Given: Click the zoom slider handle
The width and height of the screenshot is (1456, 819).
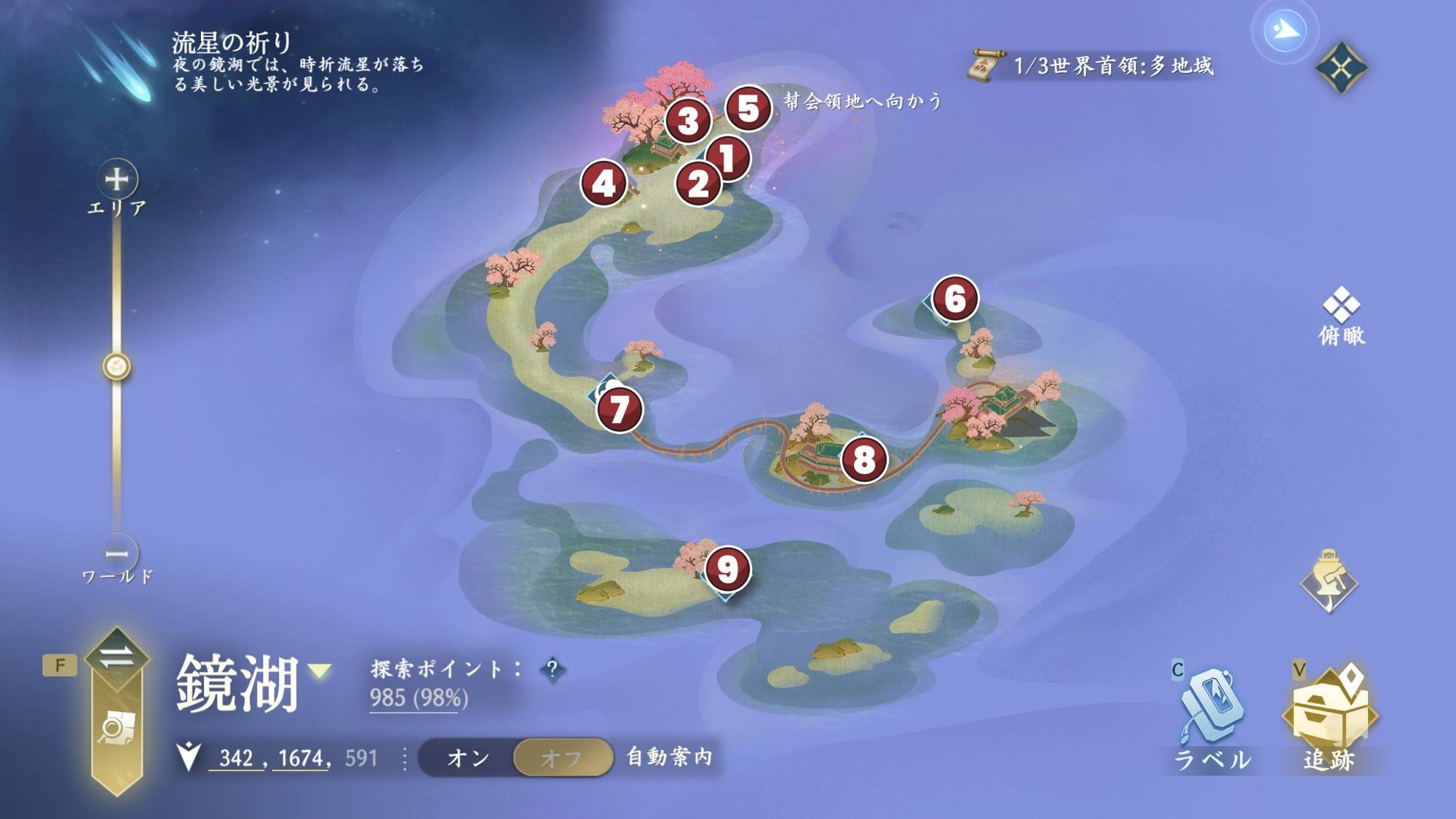Looking at the screenshot, I should [116, 366].
